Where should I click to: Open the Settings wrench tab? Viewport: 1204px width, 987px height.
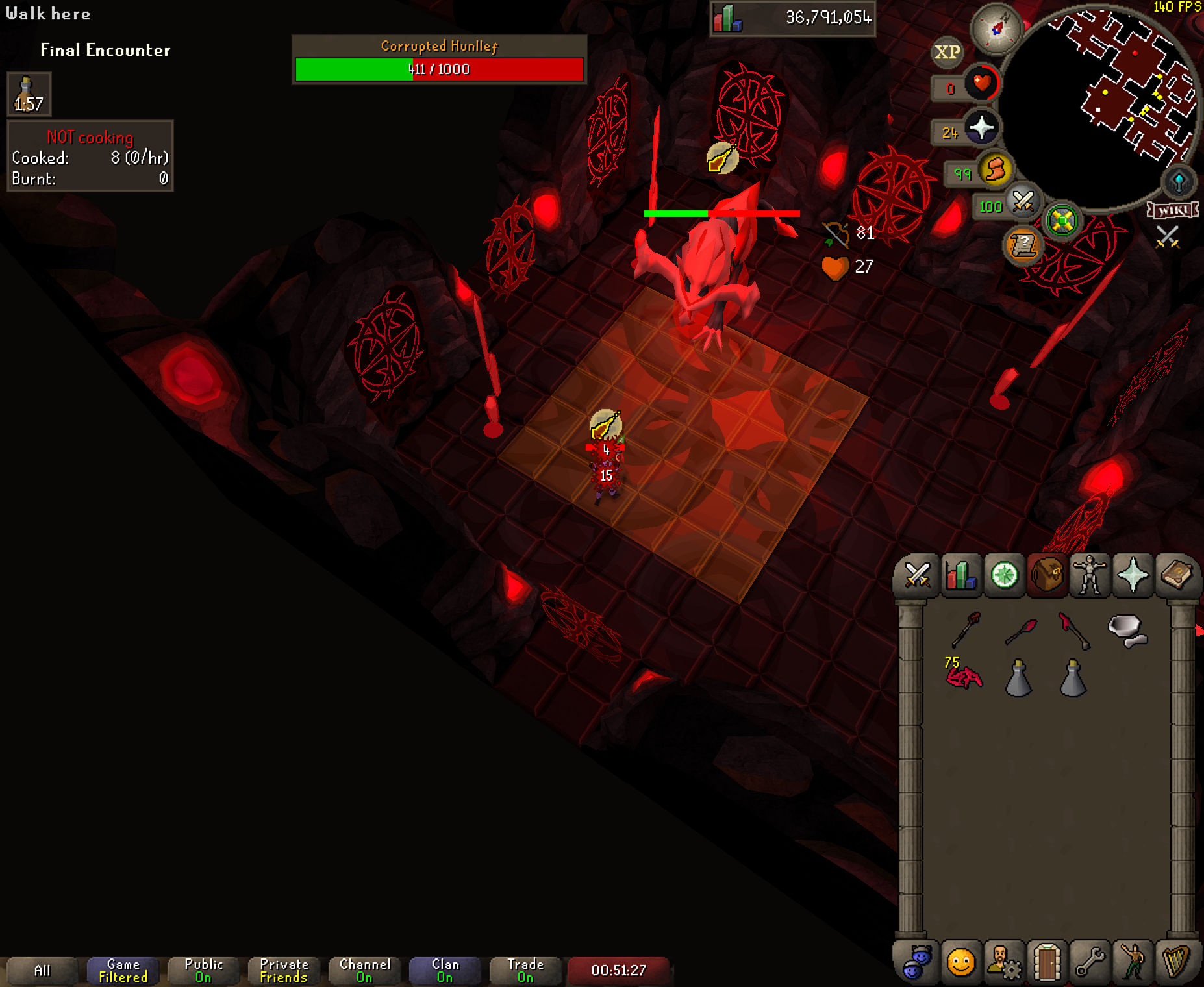[1090, 962]
